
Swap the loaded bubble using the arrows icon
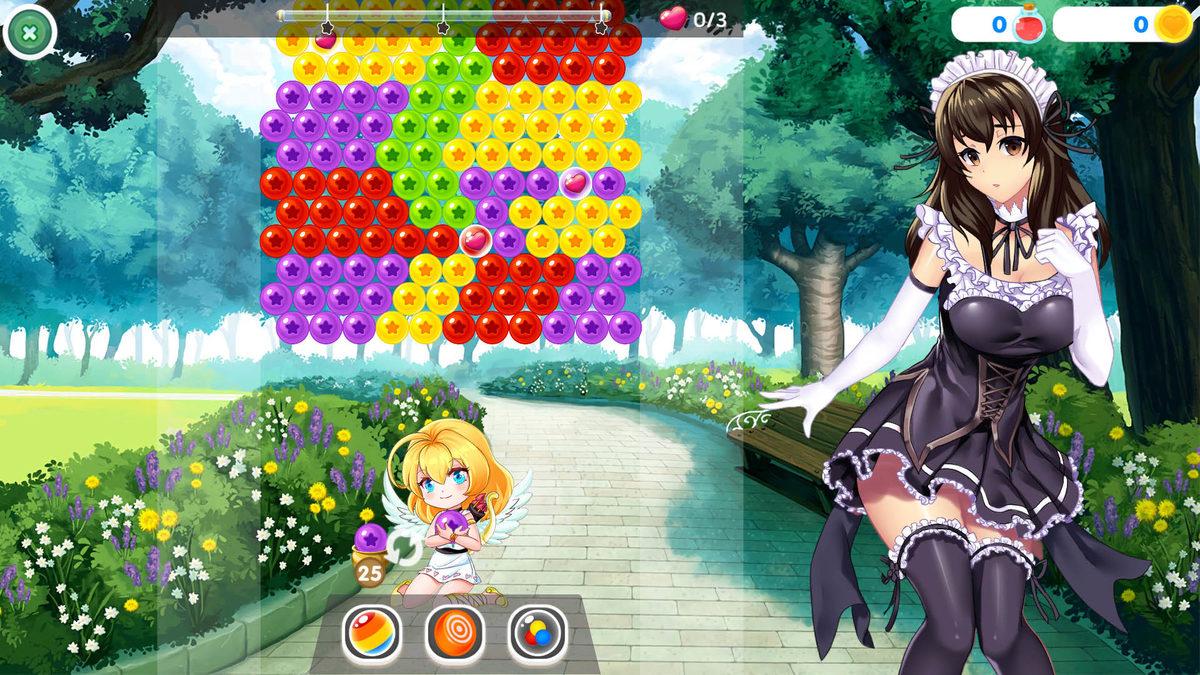(404, 547)
